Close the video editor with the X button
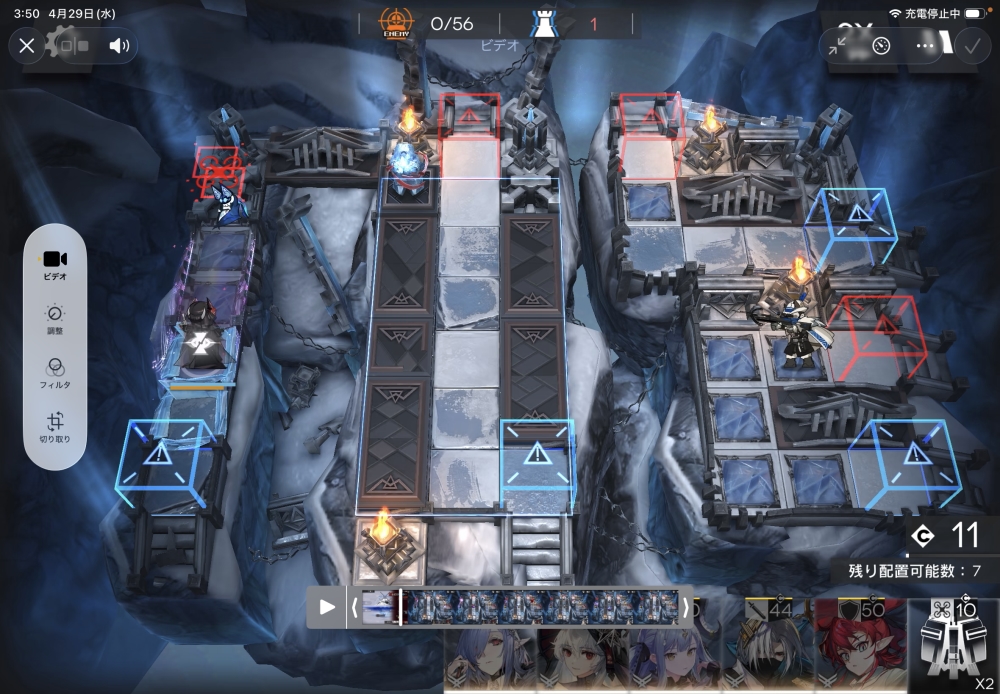The height and width of the screenshot is (694, 1000). (27, 45)
